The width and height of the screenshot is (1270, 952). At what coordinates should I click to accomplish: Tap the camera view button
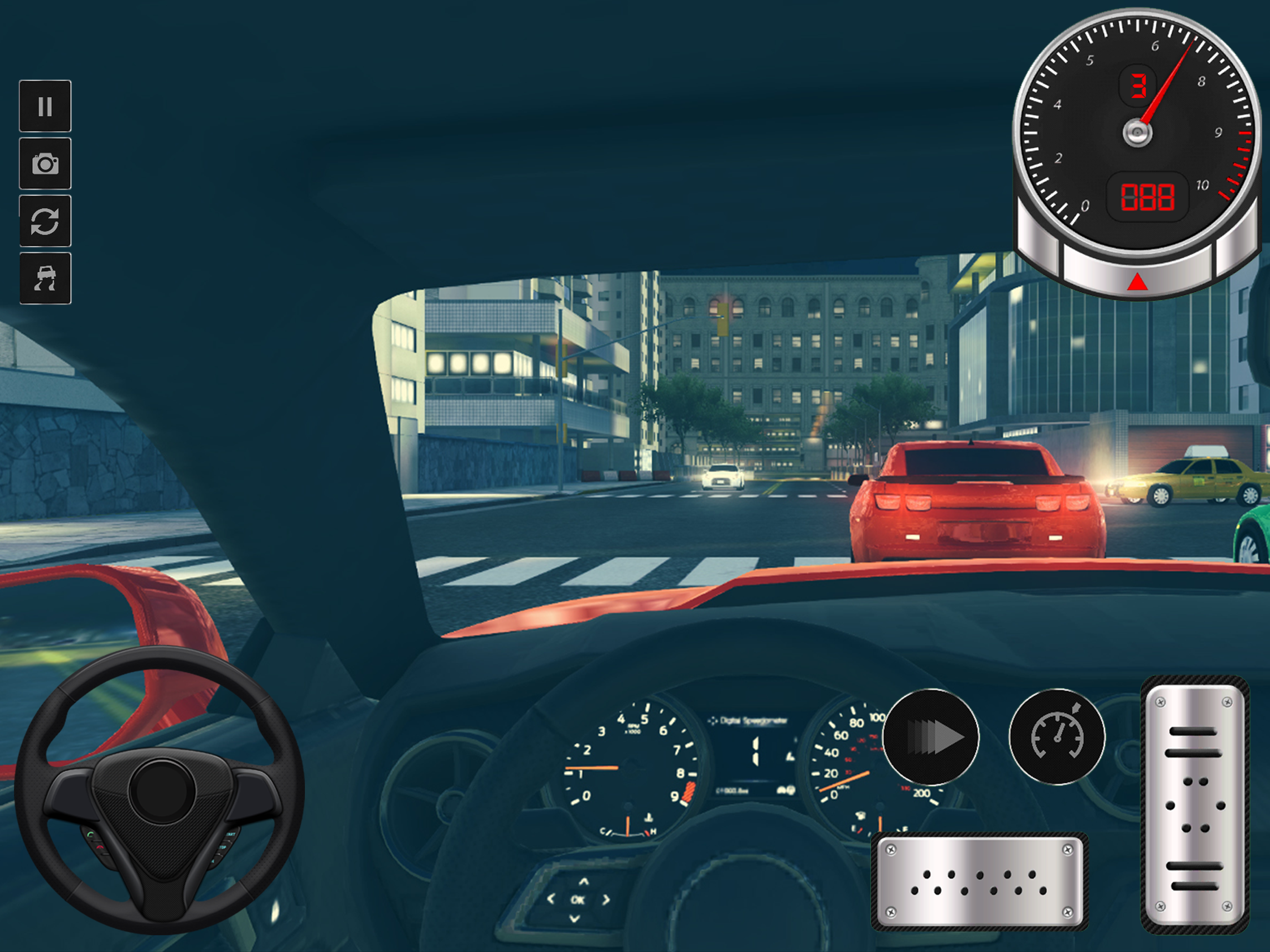(x=45, y=164)
